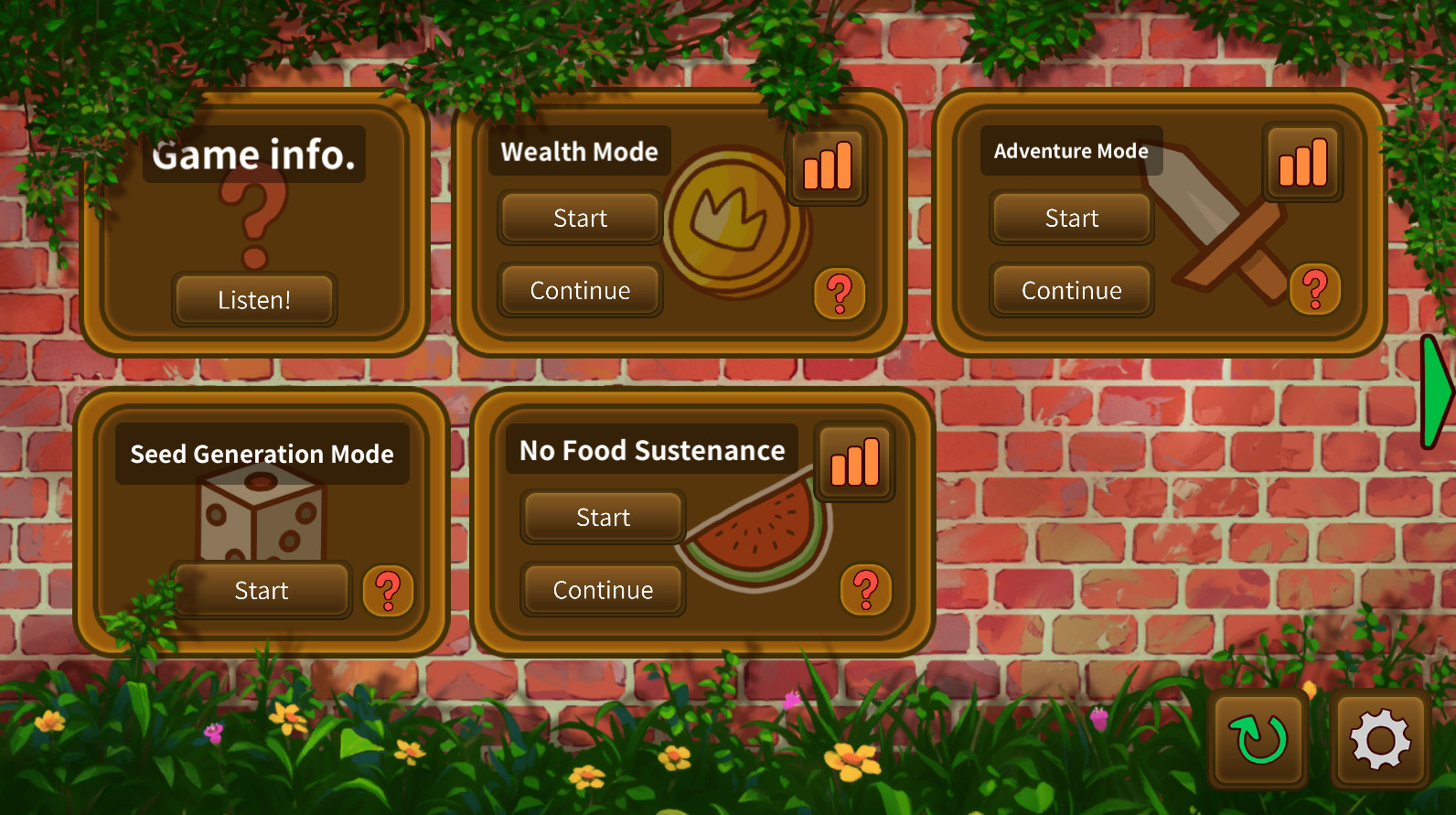The image size is (1456, 815).
Task: Show Wealth Mode help question mark
Action: click(x=839, y=294)
